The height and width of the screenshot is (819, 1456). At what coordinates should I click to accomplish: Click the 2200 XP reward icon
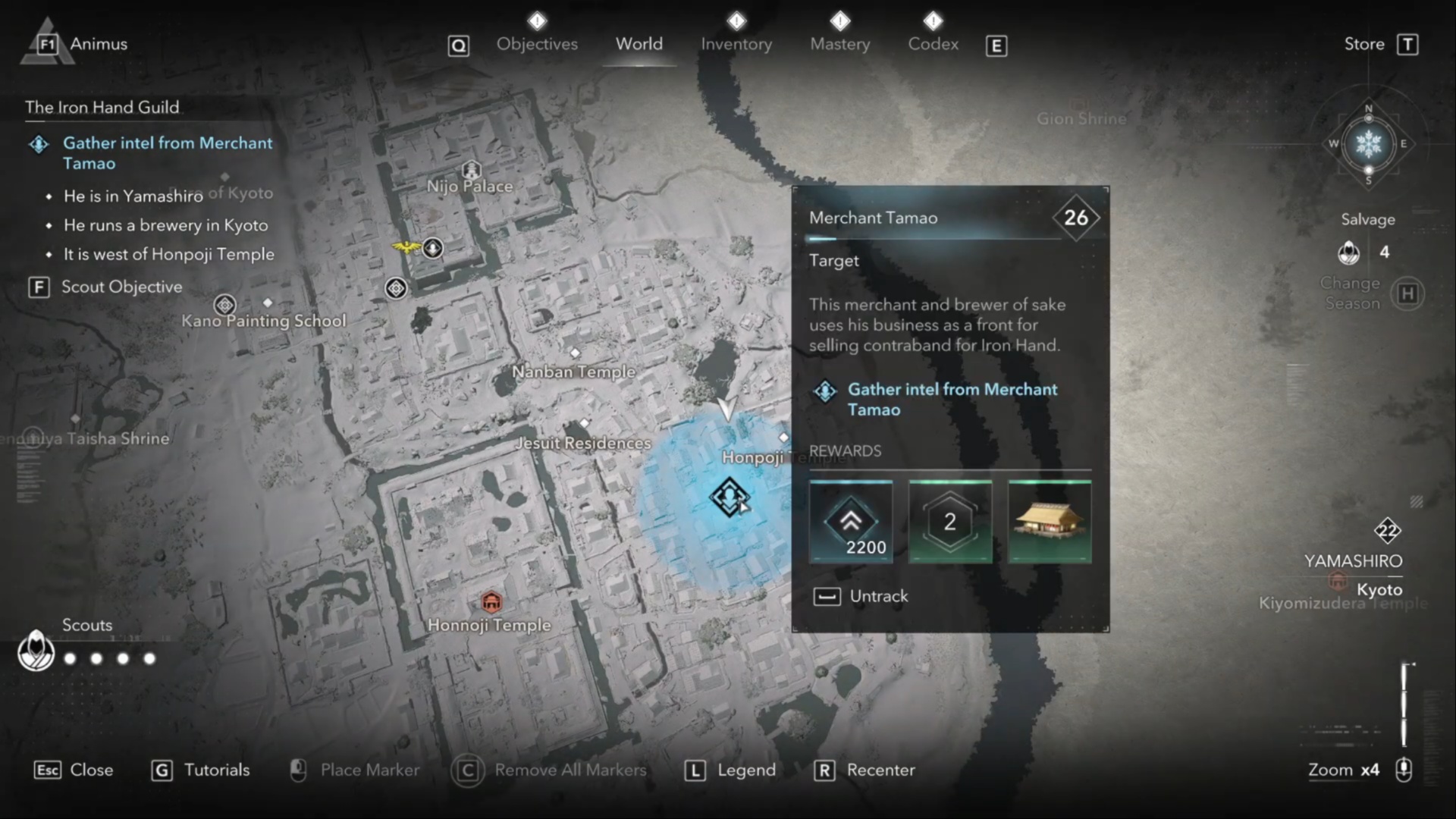coord(852,521)
